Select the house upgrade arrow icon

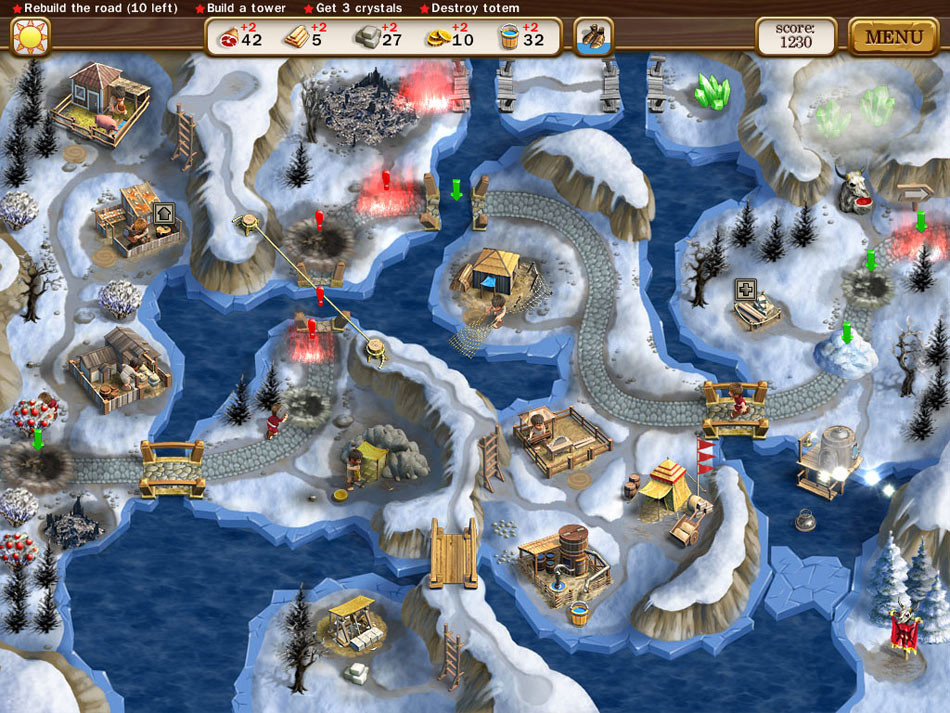point(164,213)
